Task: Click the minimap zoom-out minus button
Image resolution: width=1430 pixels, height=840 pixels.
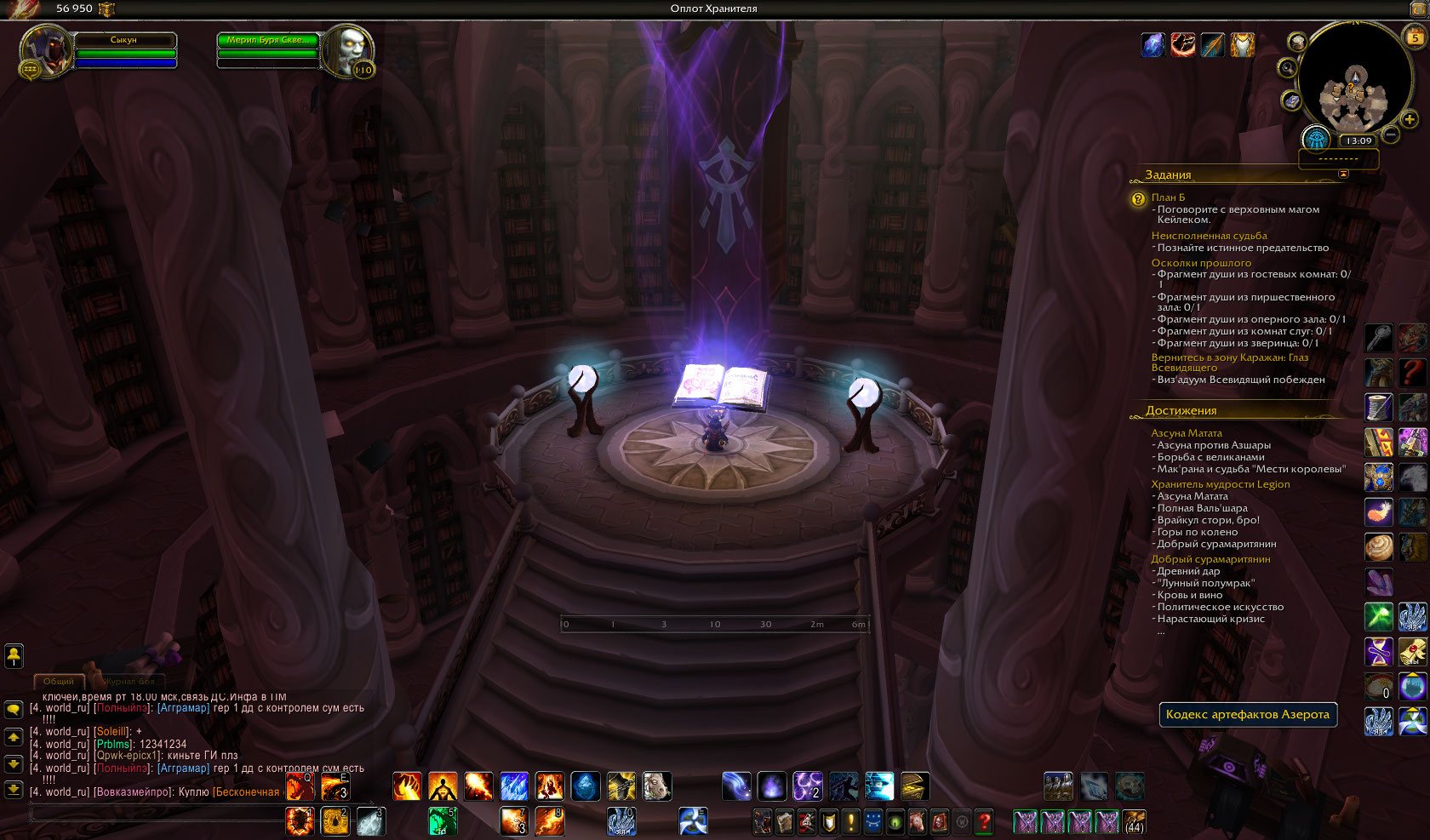Action: (x=1391, y=134)
